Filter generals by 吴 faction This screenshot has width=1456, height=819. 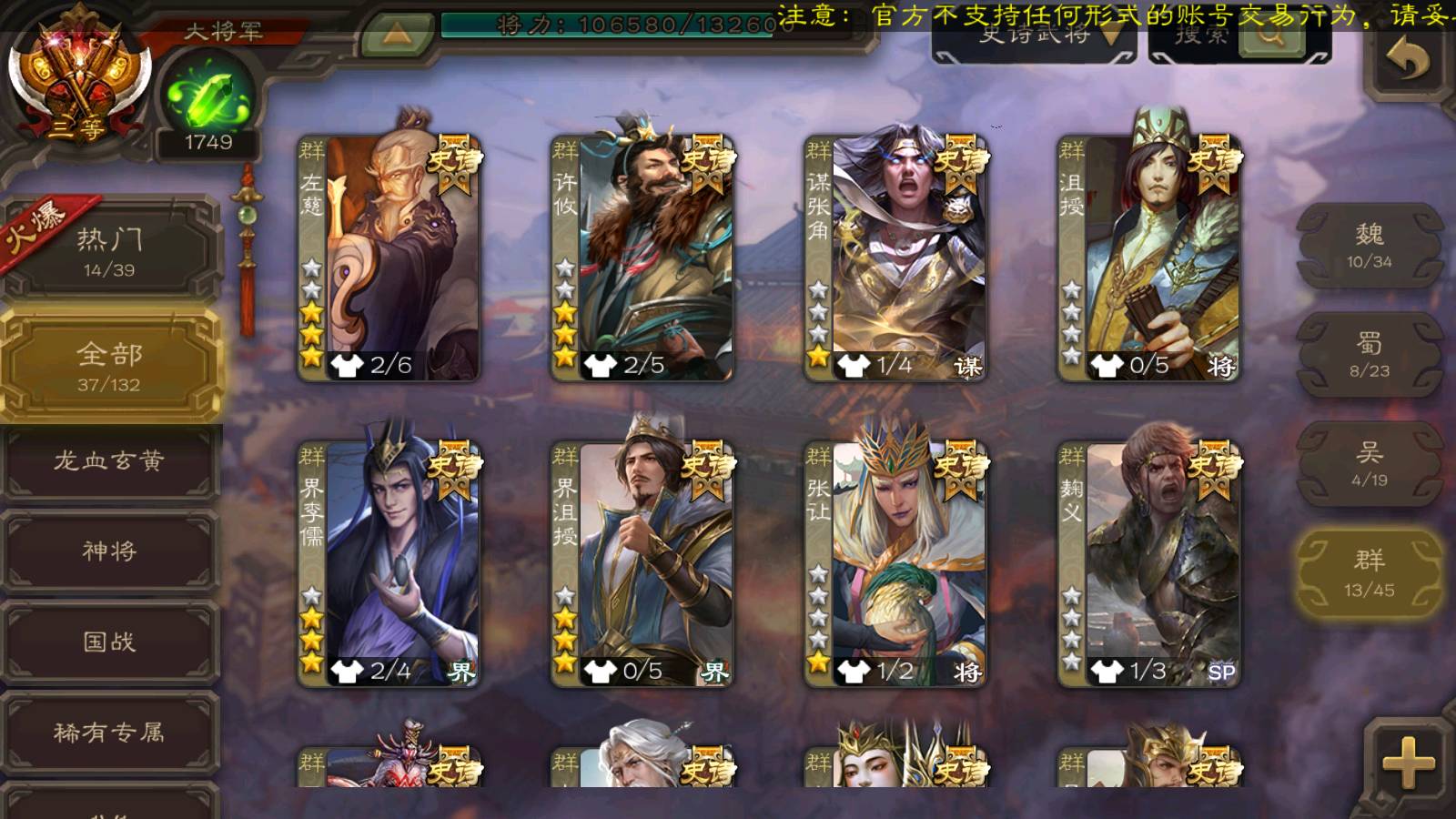(x=1369, y=464)
